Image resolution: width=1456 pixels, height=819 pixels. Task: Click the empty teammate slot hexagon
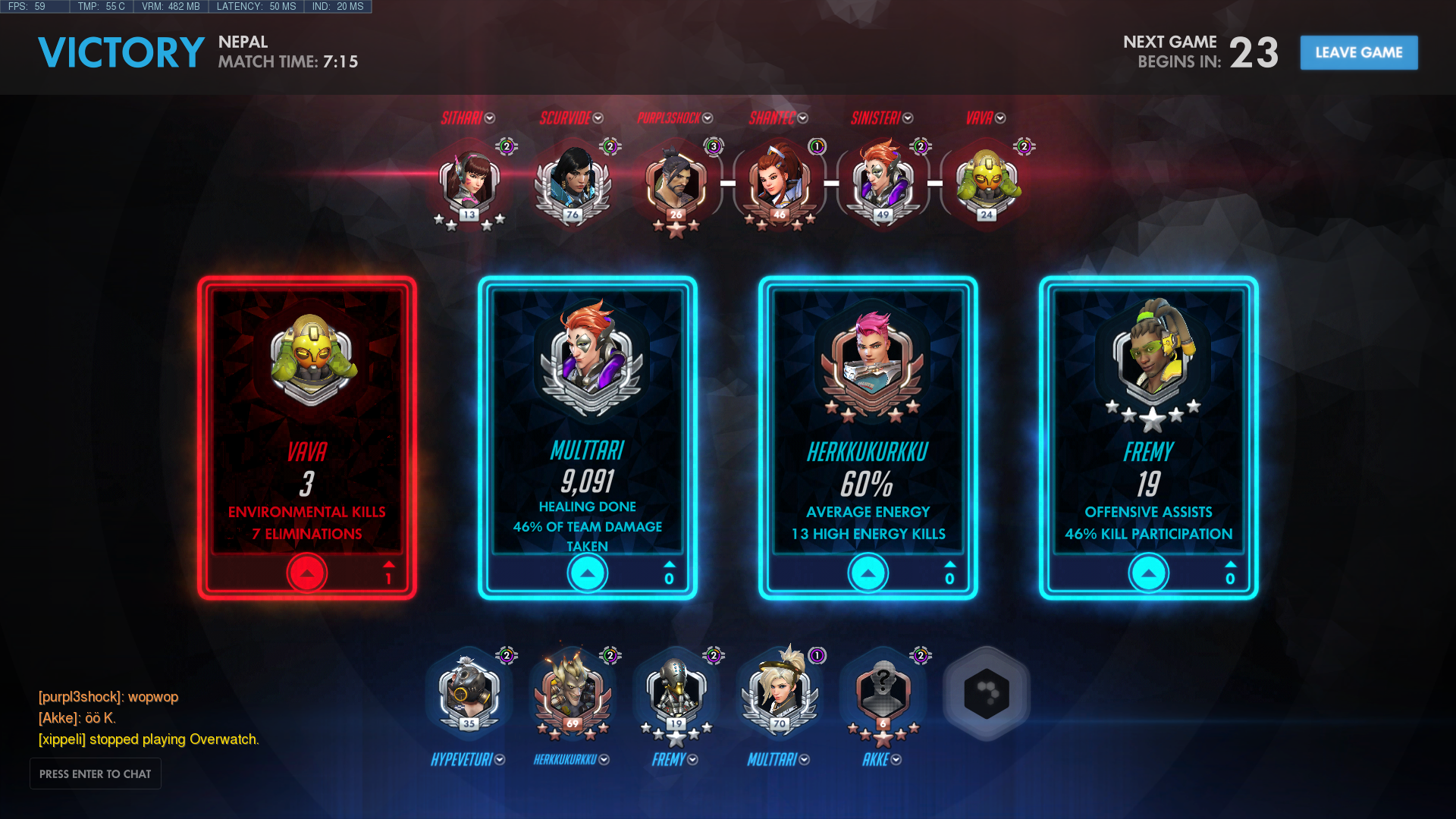[x=986, y=693]
